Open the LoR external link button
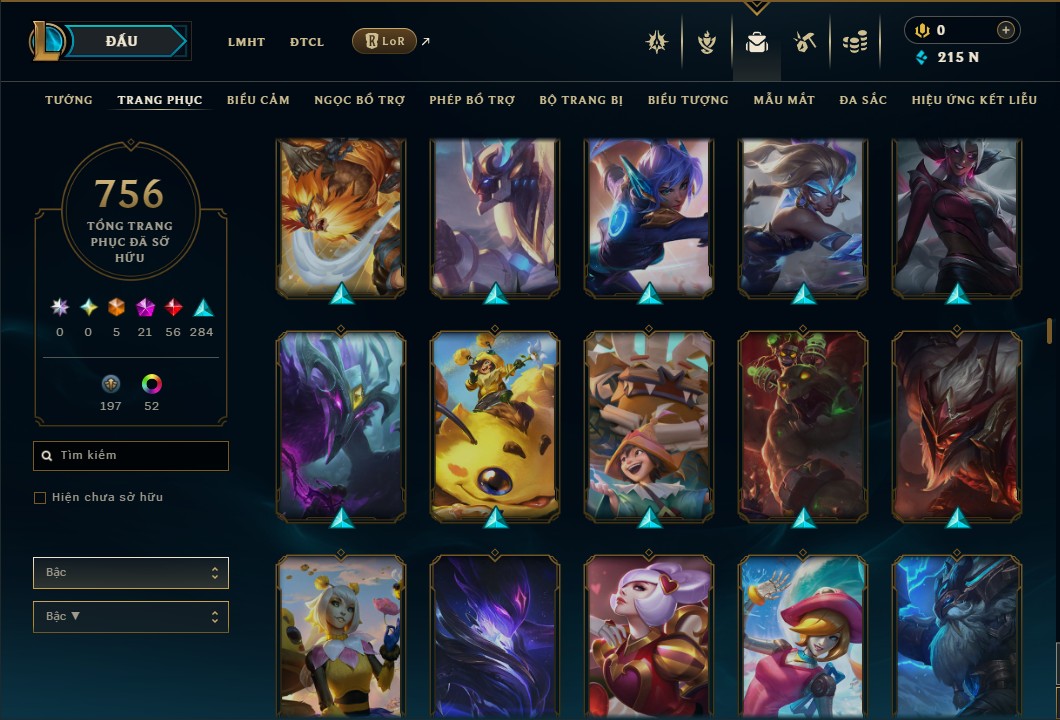 tap(385, 41)
